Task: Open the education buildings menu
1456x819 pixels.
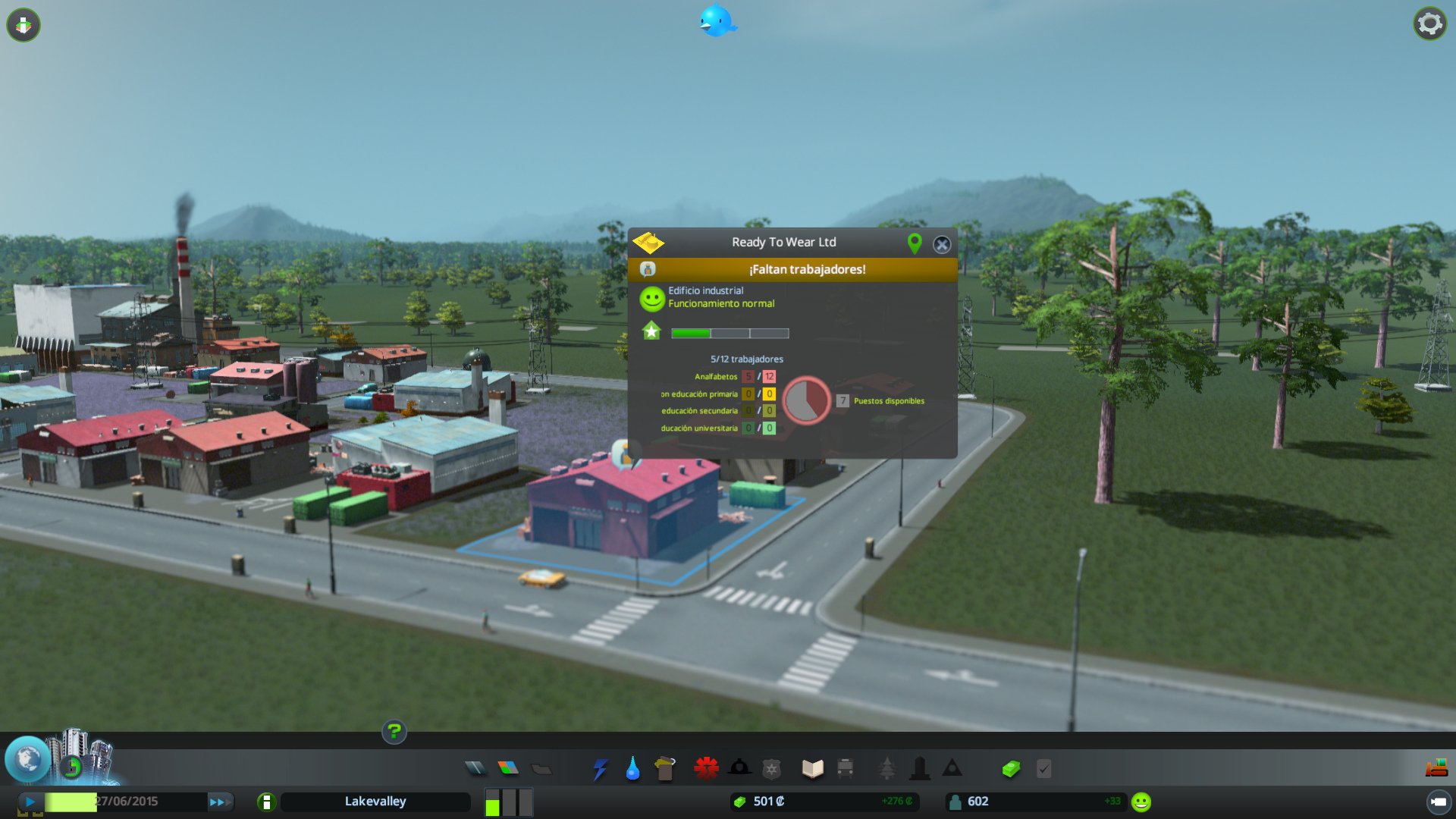Action: pos(811,767)
